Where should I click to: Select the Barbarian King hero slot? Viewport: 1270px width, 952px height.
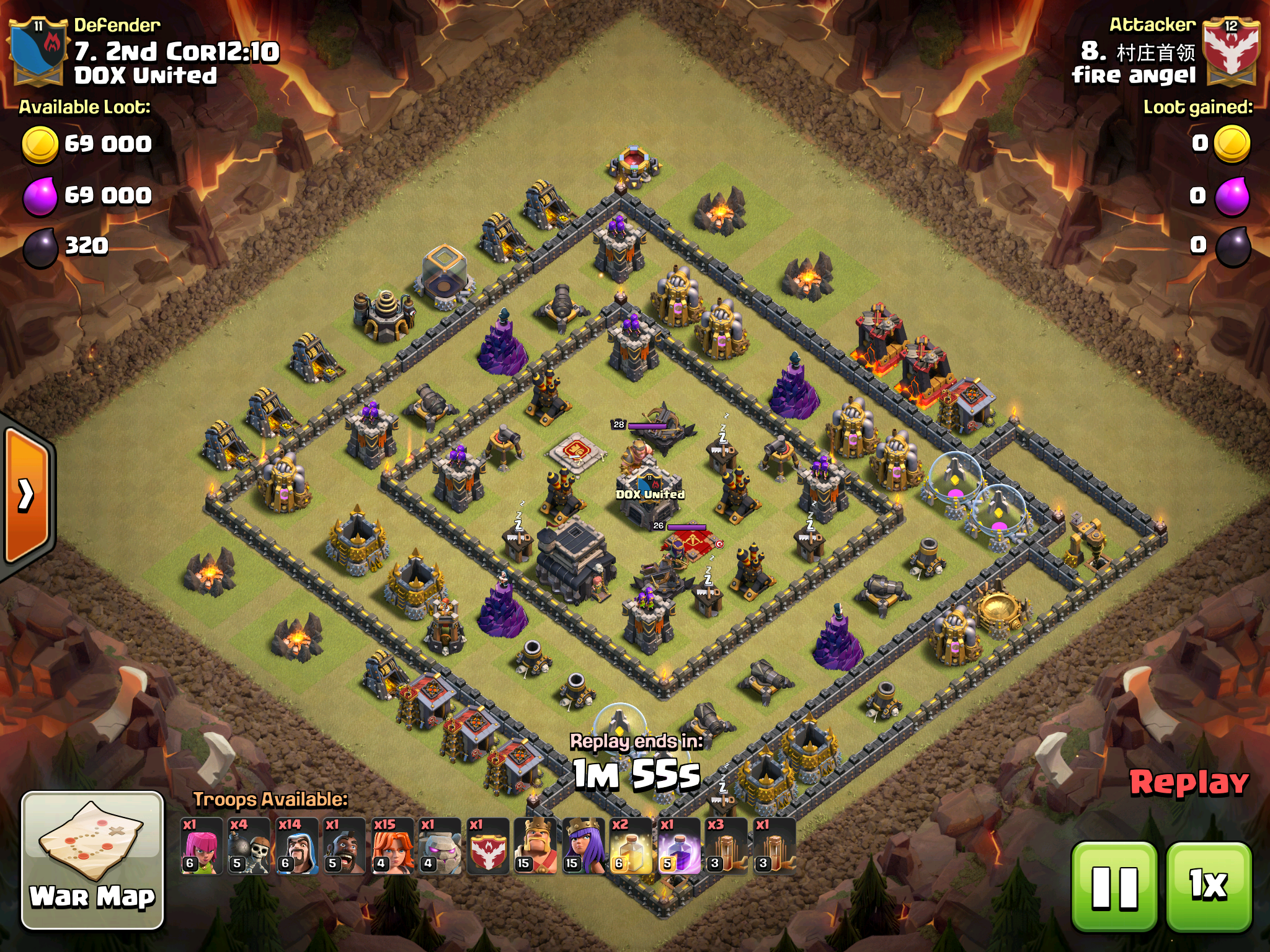click(x=536, y=846)
